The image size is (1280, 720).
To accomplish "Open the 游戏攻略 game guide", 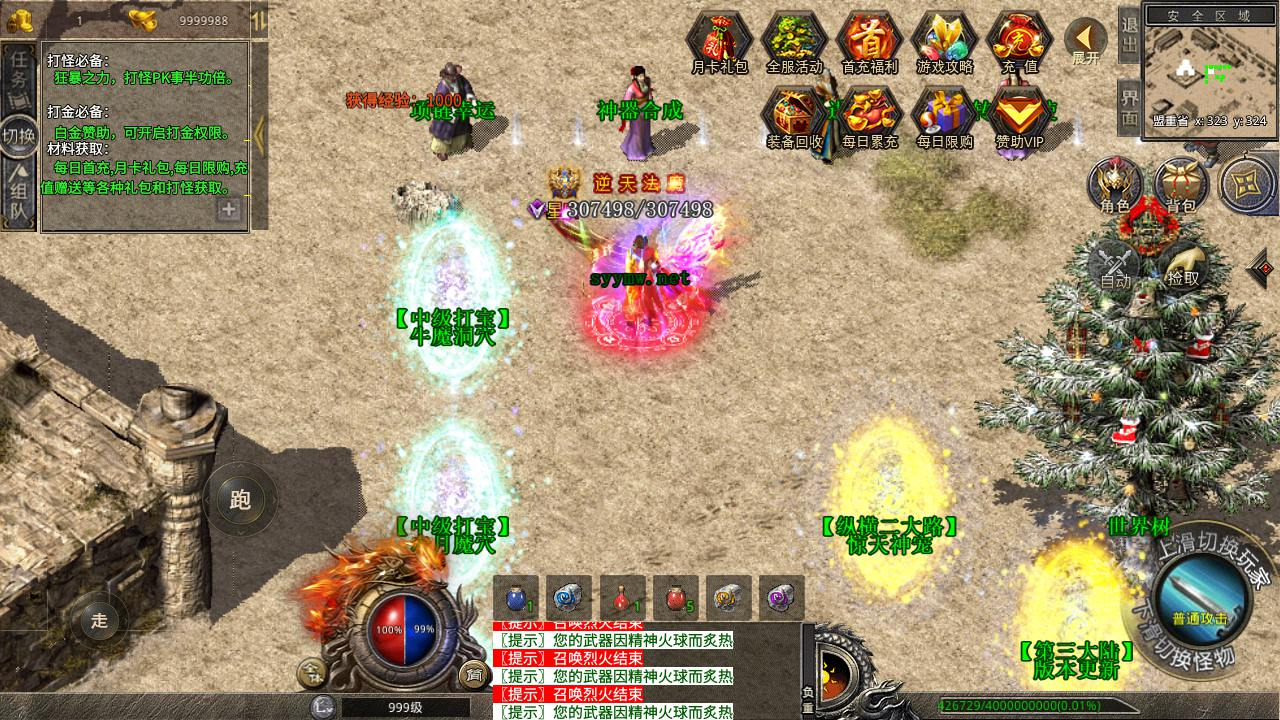I will [x=944, y=40].
